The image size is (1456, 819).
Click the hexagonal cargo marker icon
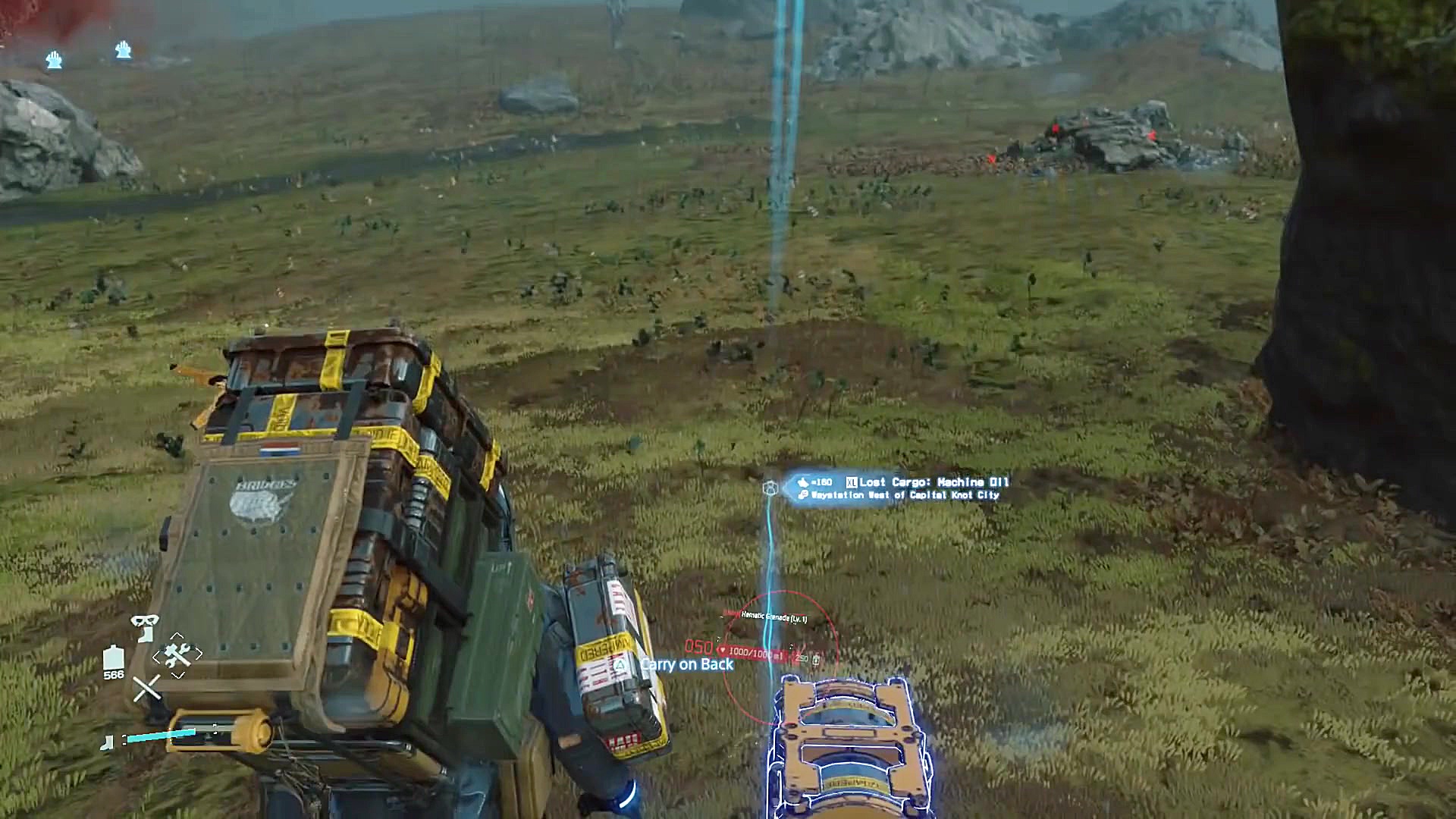tap(770, 488)
